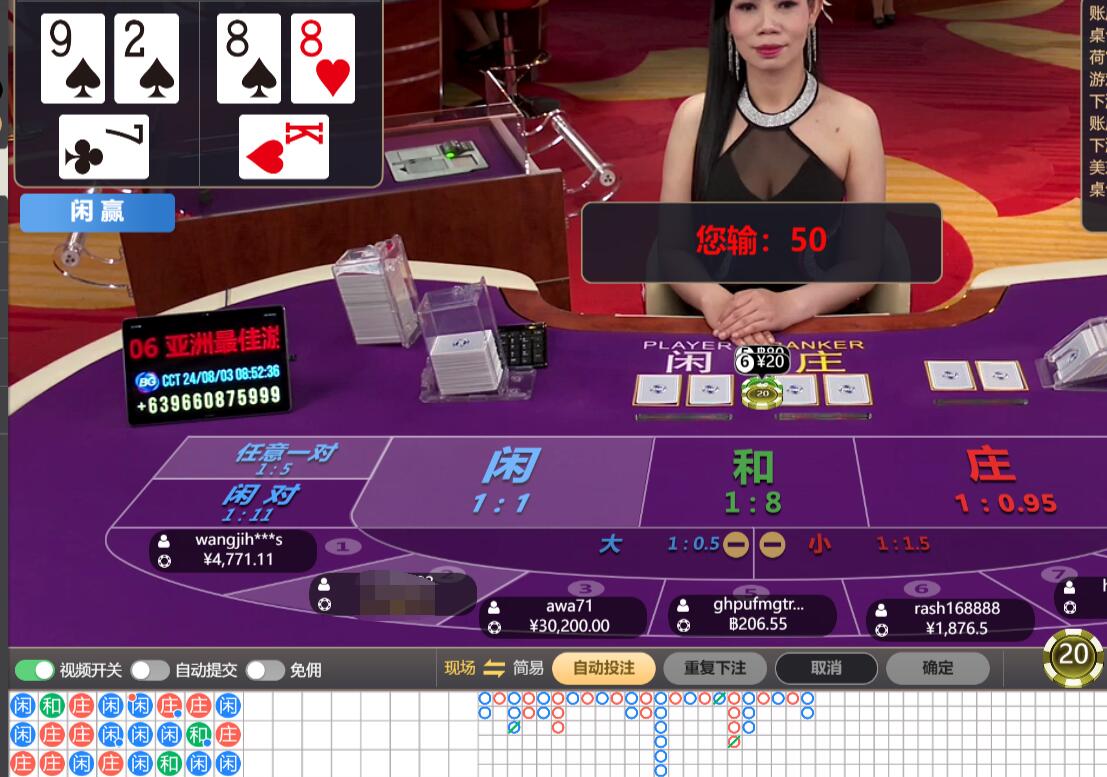The image size is (1107, 777).
Task: Select the 20 chip in the corner
Action: pos(1073,655)
